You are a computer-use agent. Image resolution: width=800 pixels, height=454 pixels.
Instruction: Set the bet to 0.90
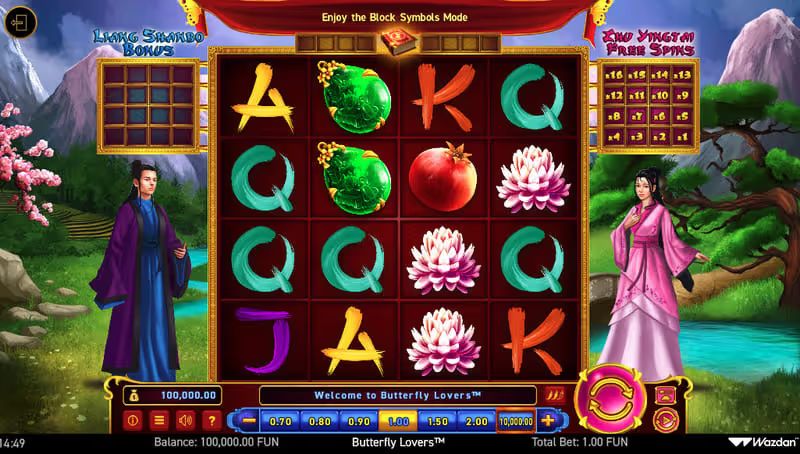click(x=359, y=421)
